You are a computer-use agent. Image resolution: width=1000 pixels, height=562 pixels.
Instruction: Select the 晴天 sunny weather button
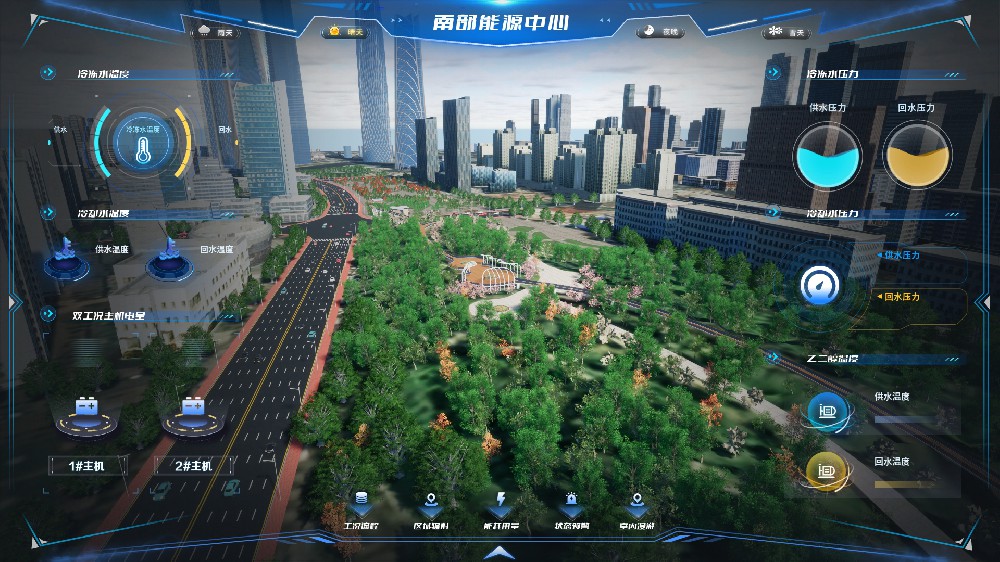346,32
